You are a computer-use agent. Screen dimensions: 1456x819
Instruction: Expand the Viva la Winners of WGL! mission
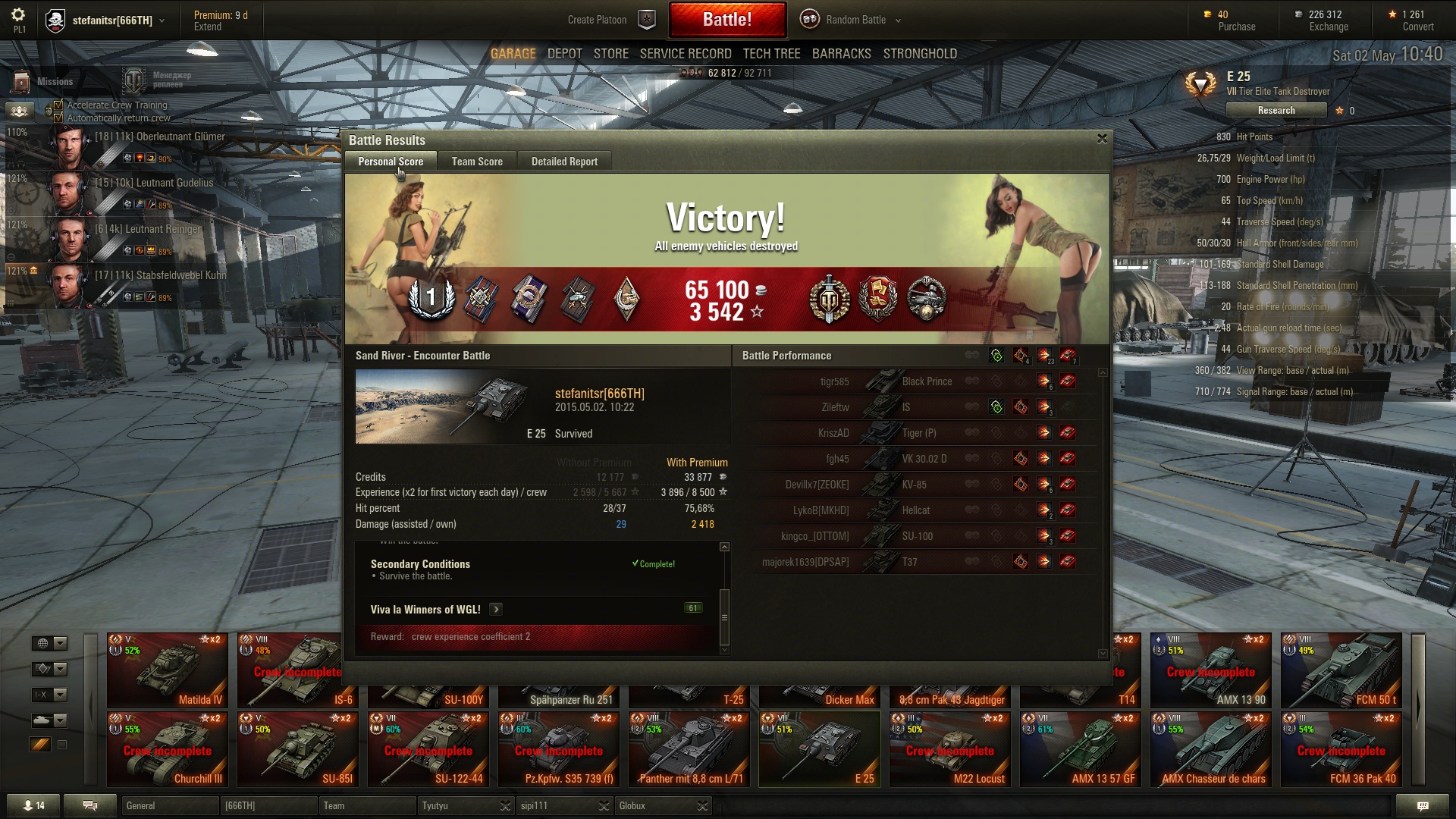pyautogui.click(x=496, y=609)
